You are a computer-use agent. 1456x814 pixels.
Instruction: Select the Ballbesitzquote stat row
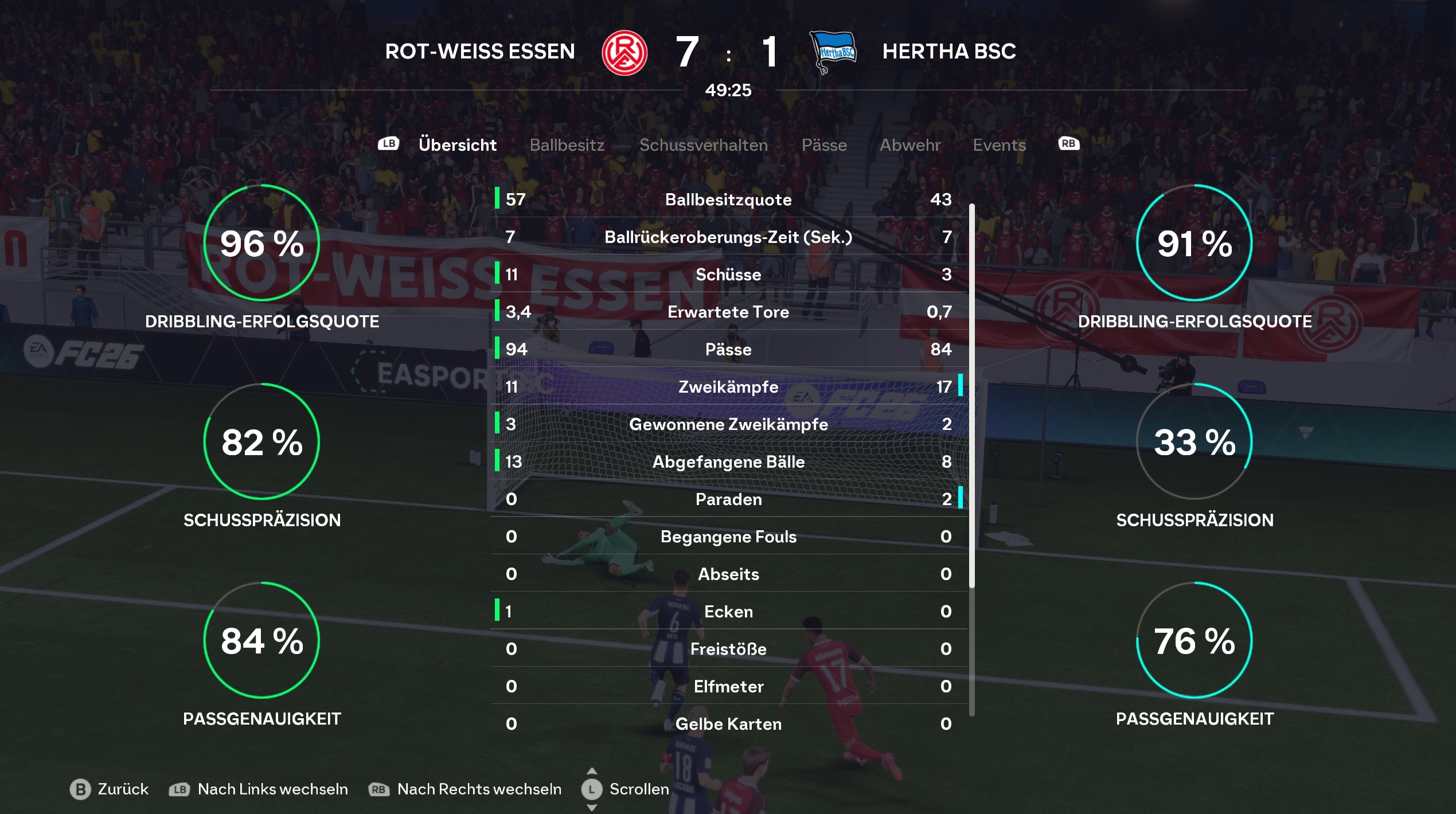click(728, 199)
